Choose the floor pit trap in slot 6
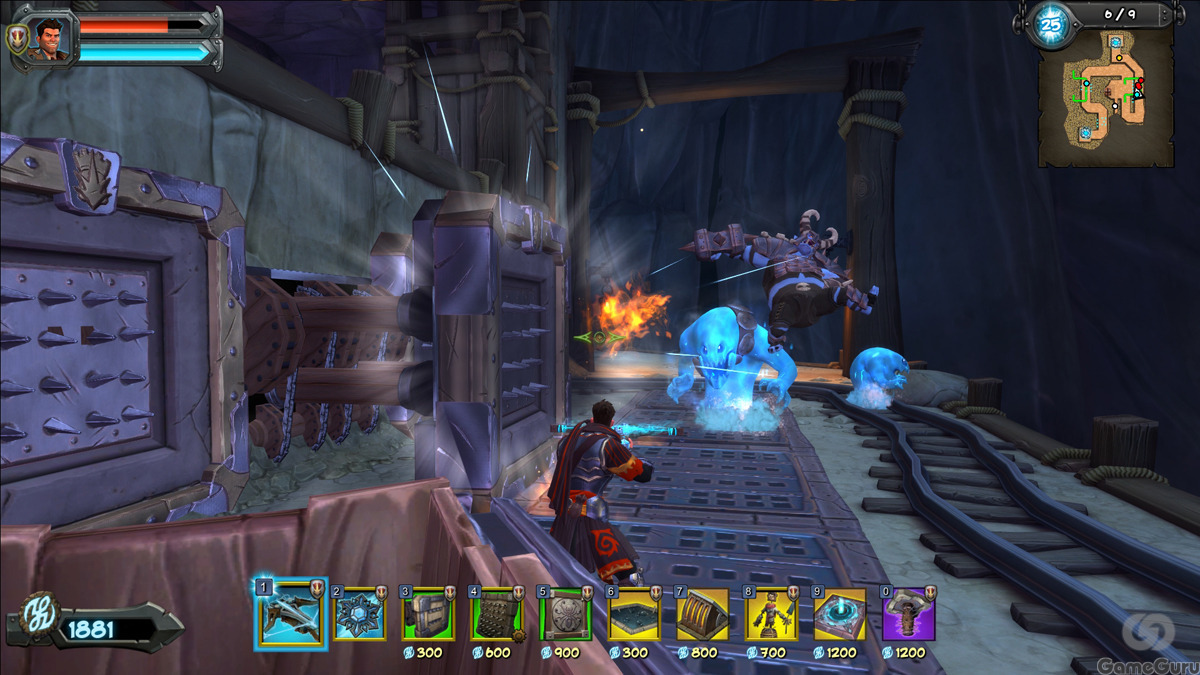 [x=634, y=614]
